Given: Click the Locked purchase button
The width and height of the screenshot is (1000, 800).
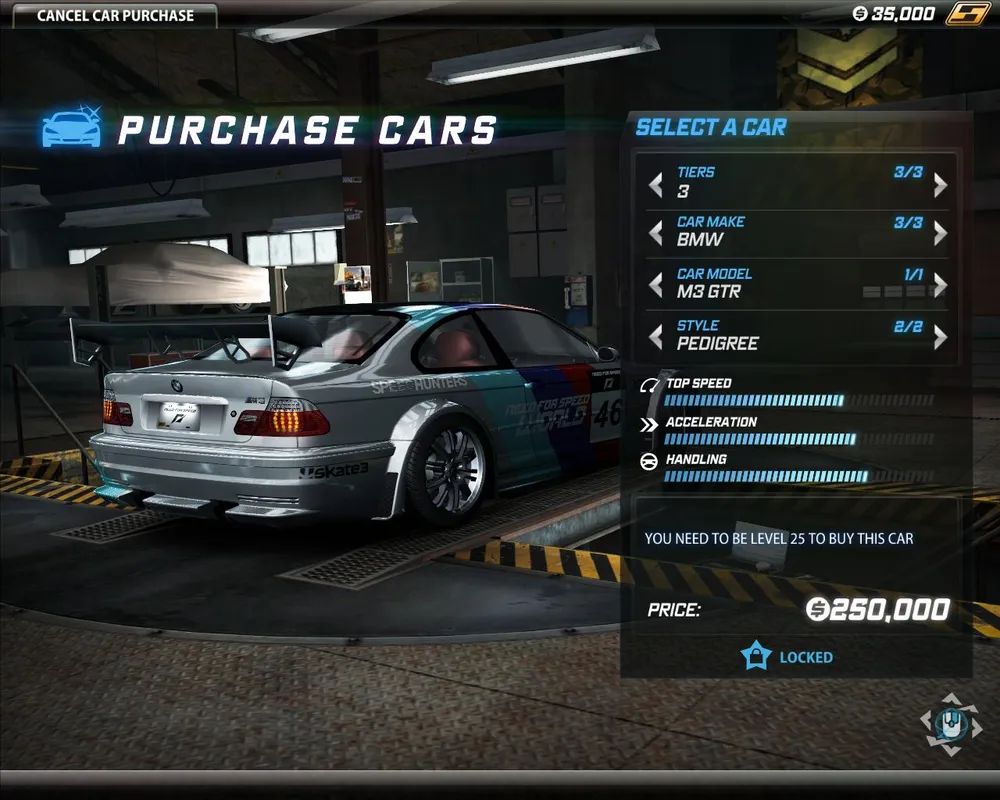Looking at the screenshot, I should 788,657.
